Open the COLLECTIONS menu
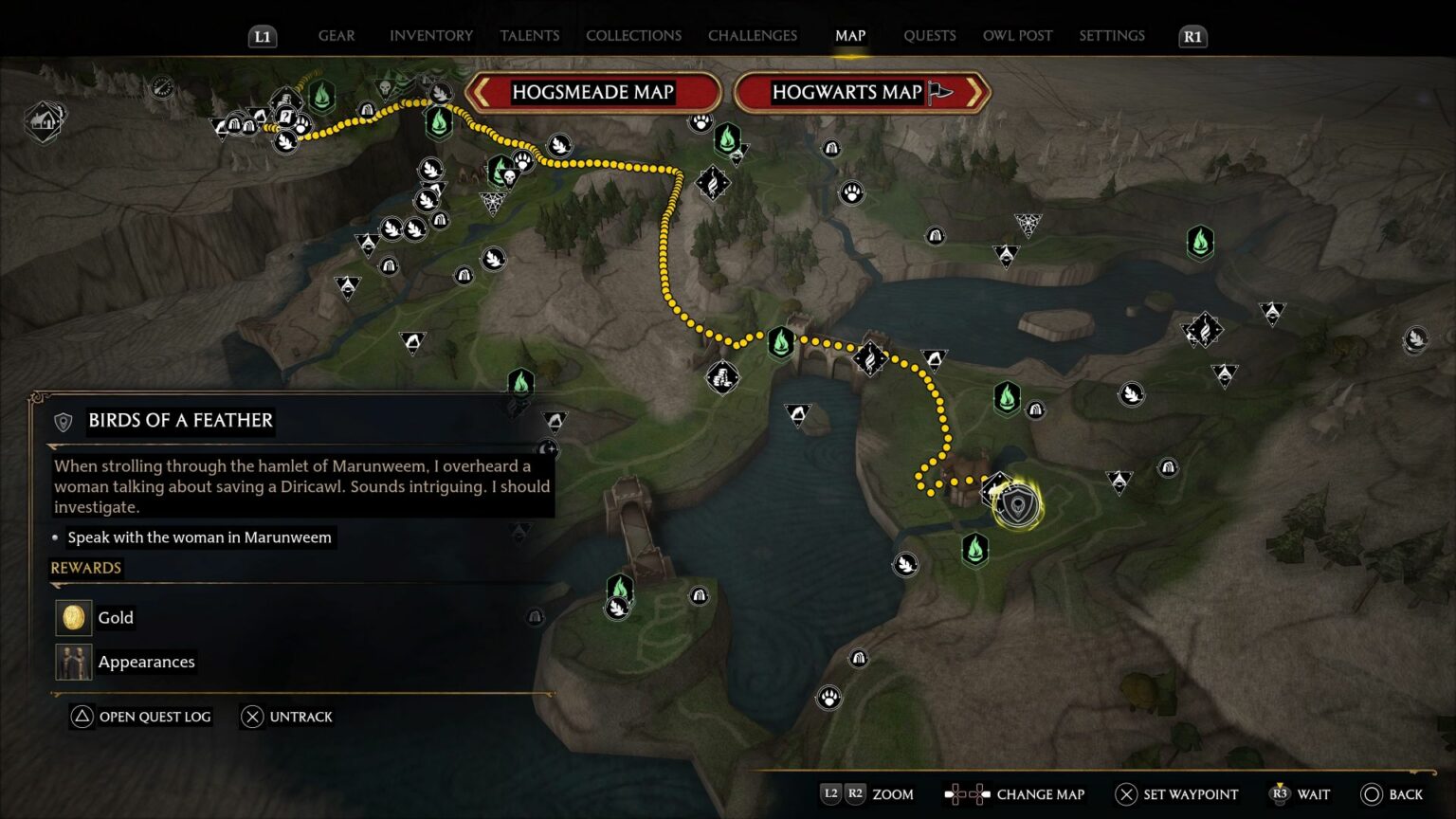 633,35
